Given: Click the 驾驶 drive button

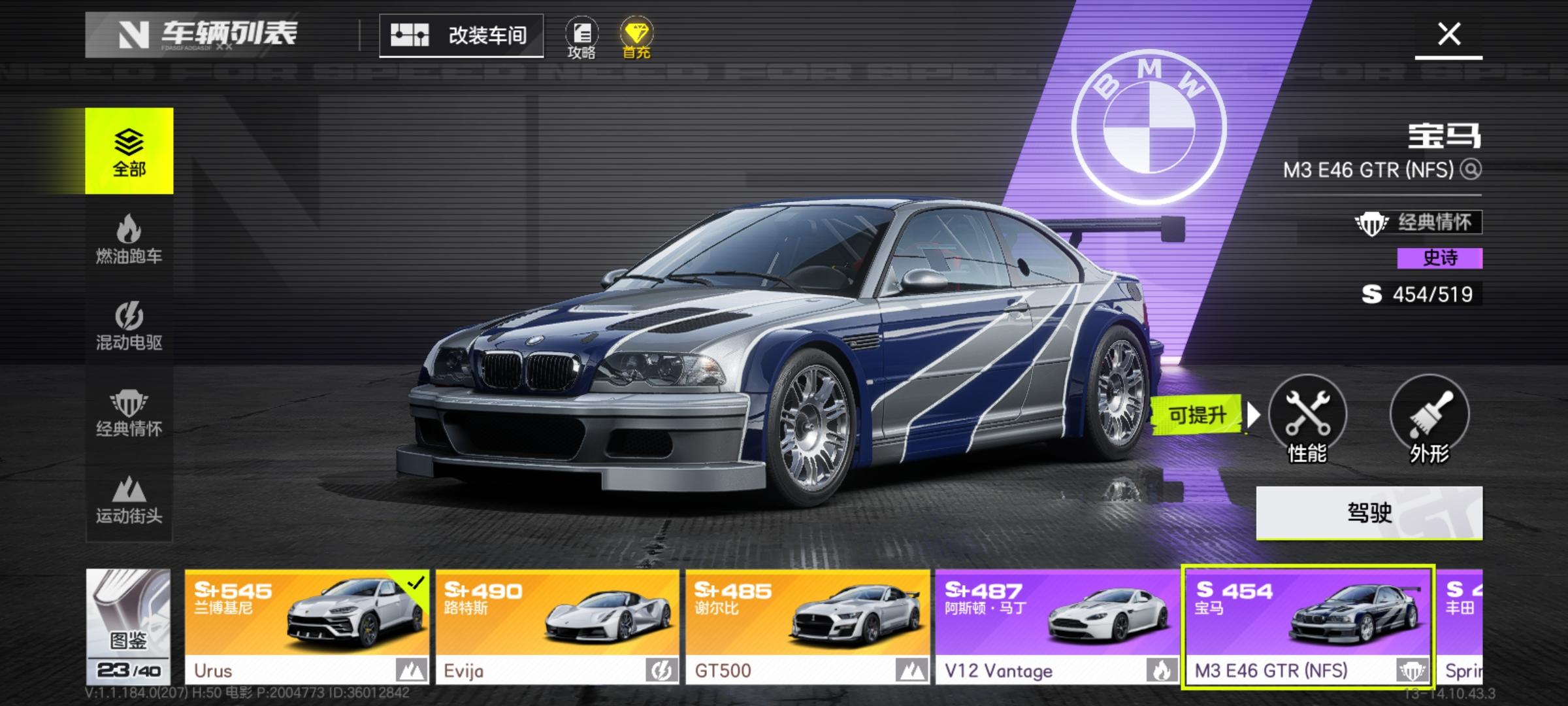Looking at the screenshot, I should pos(1369,513).
